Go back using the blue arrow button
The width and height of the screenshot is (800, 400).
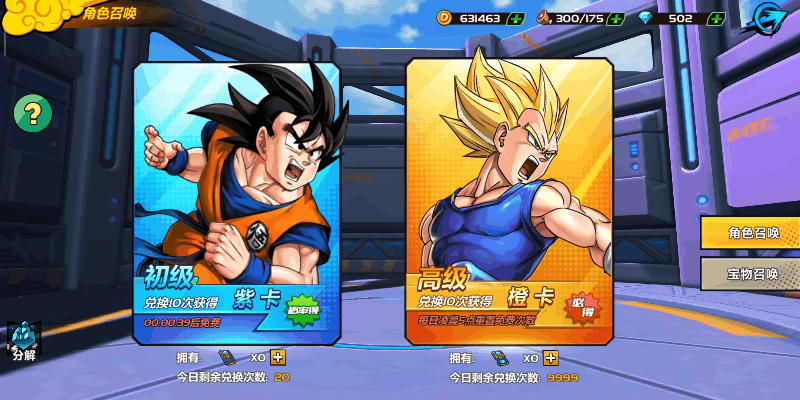point(769,19)
